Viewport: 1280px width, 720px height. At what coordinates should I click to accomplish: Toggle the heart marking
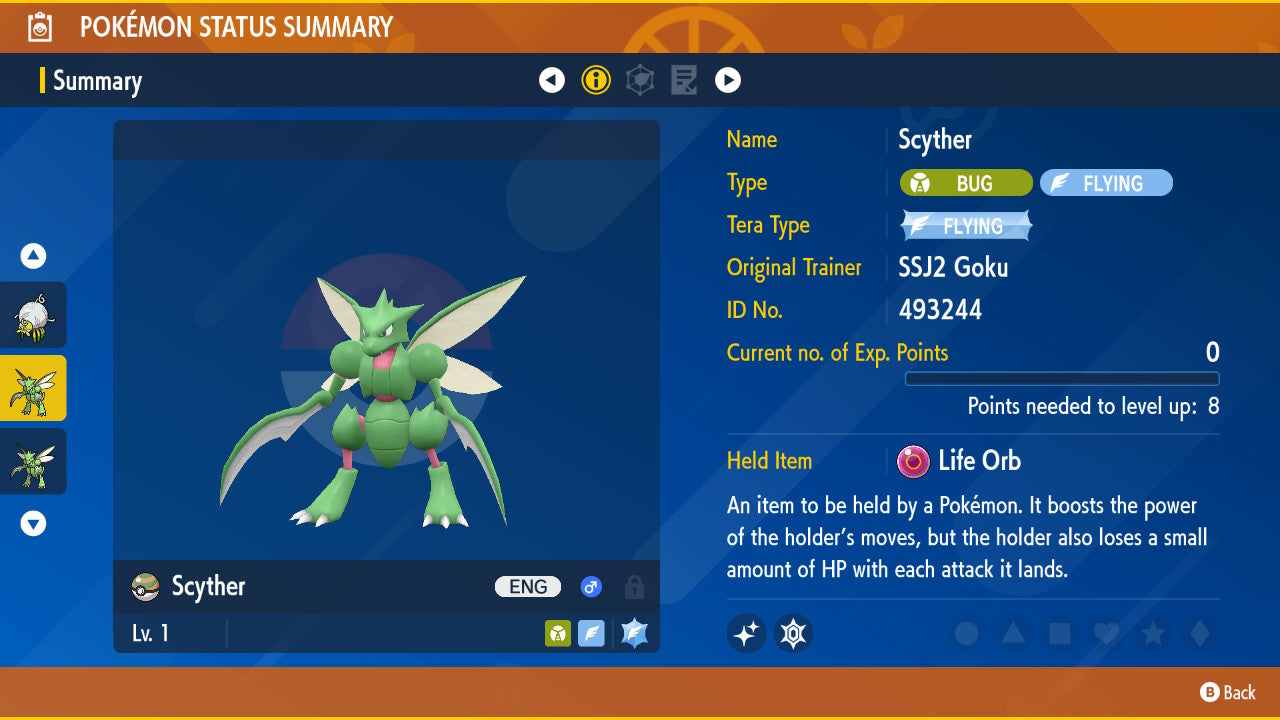[x=1105, y=633]
